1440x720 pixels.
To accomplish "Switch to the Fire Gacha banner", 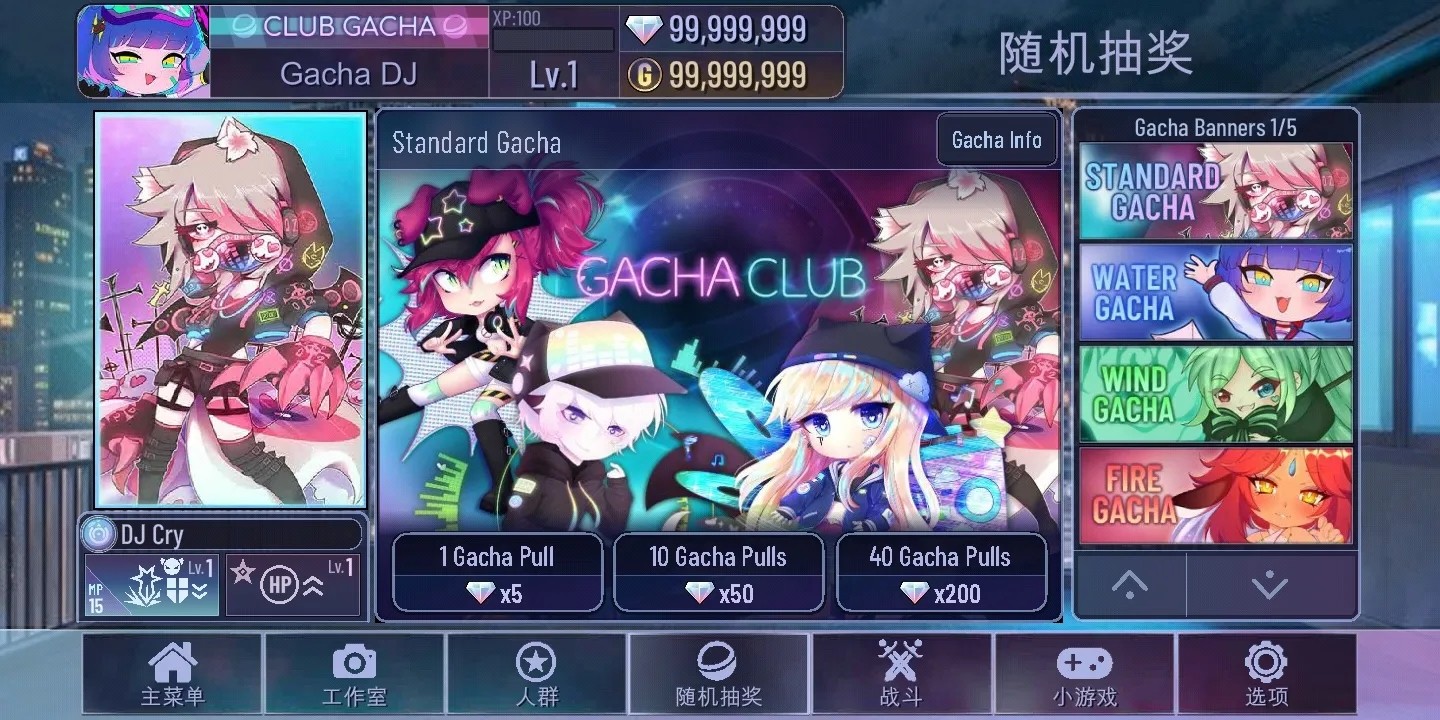I will click(1214, 492).
